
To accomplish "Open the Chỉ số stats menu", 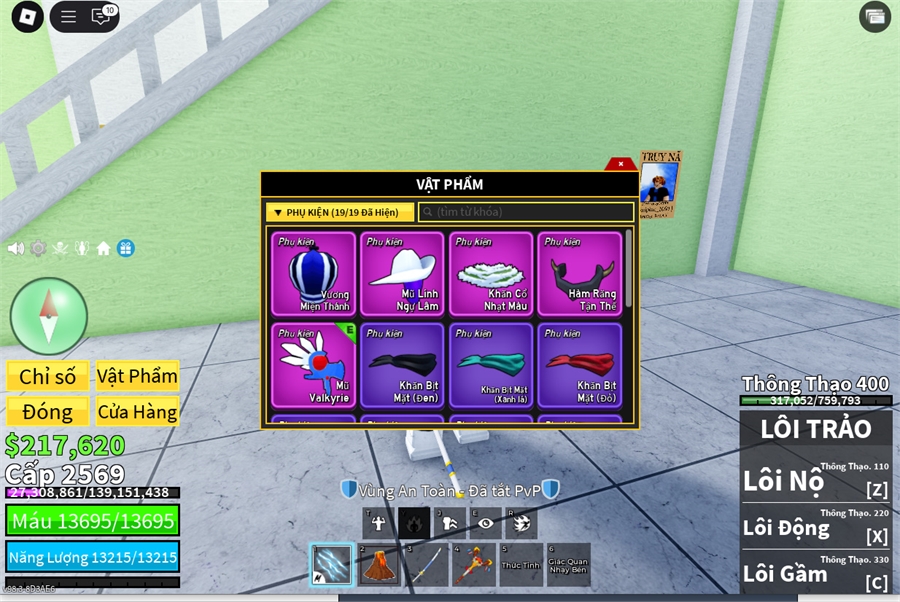I will (48, 376).
